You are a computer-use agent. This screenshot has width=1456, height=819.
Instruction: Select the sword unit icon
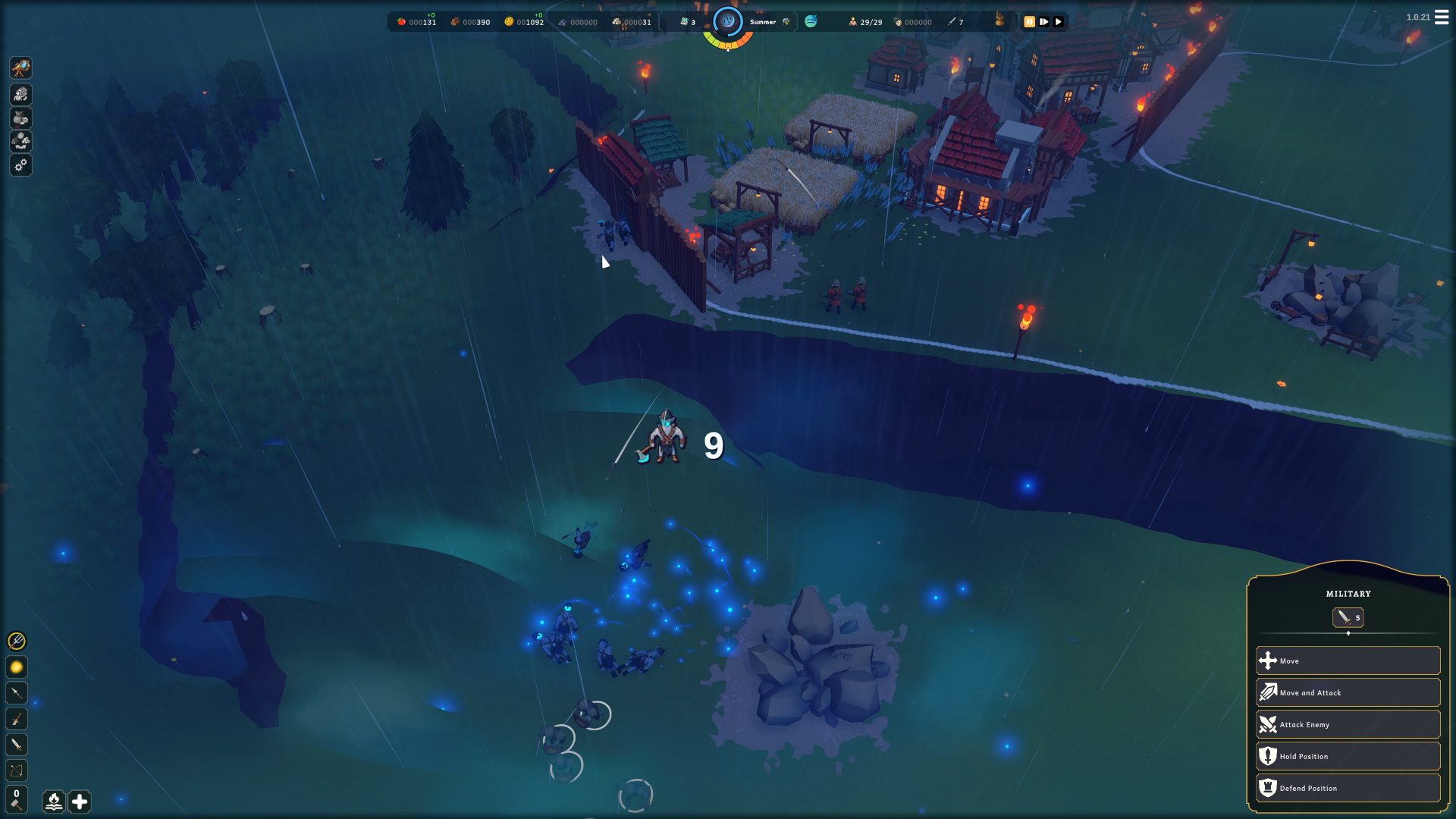17,744
